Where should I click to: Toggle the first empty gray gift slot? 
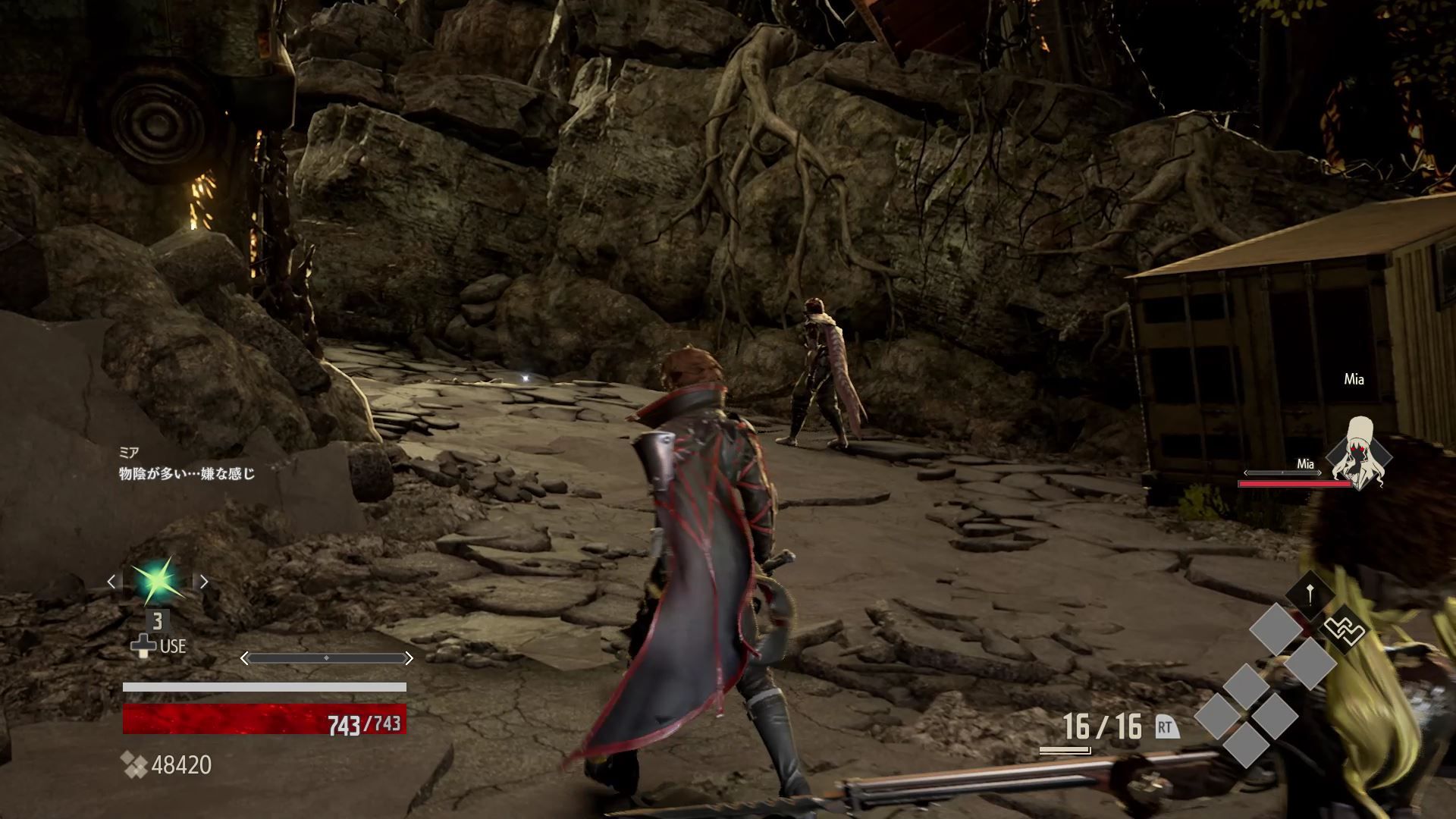click(x=1276, y=629)
